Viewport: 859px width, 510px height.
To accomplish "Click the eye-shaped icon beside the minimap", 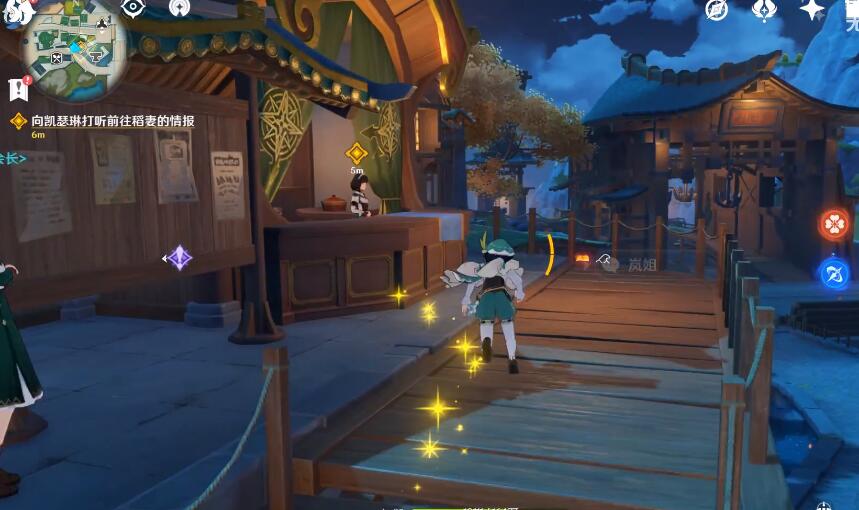I will (133, 8).
